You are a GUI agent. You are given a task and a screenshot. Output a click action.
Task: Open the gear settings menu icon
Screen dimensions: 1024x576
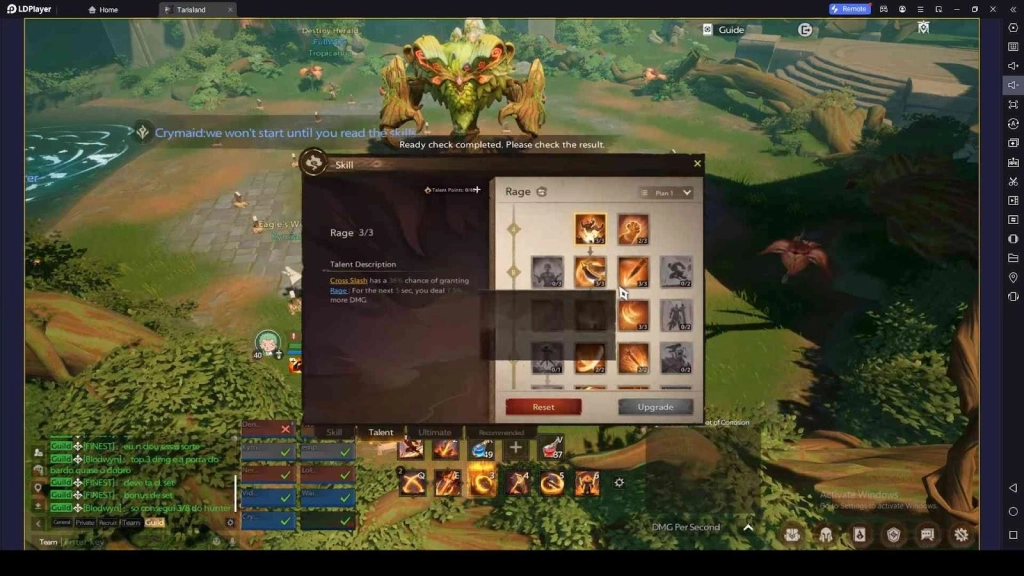click(961, 535)
